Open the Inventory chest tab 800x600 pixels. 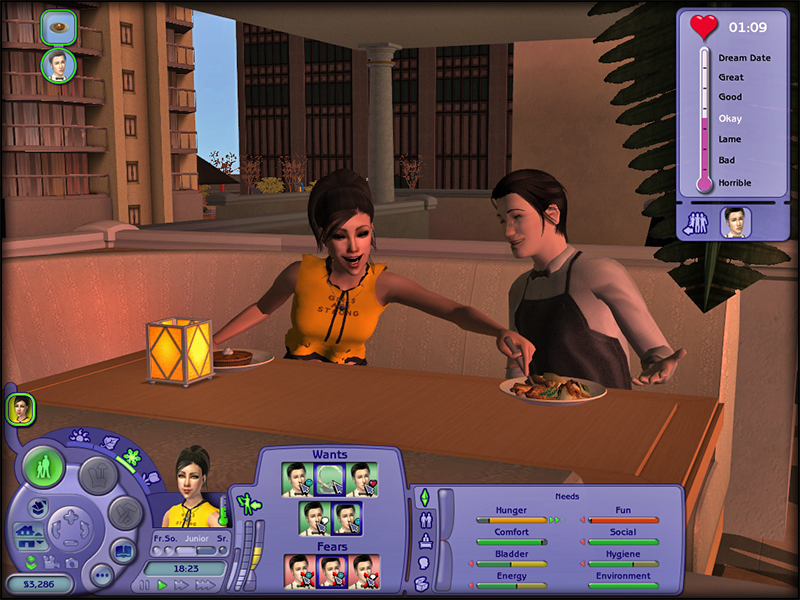coord(423,584)
